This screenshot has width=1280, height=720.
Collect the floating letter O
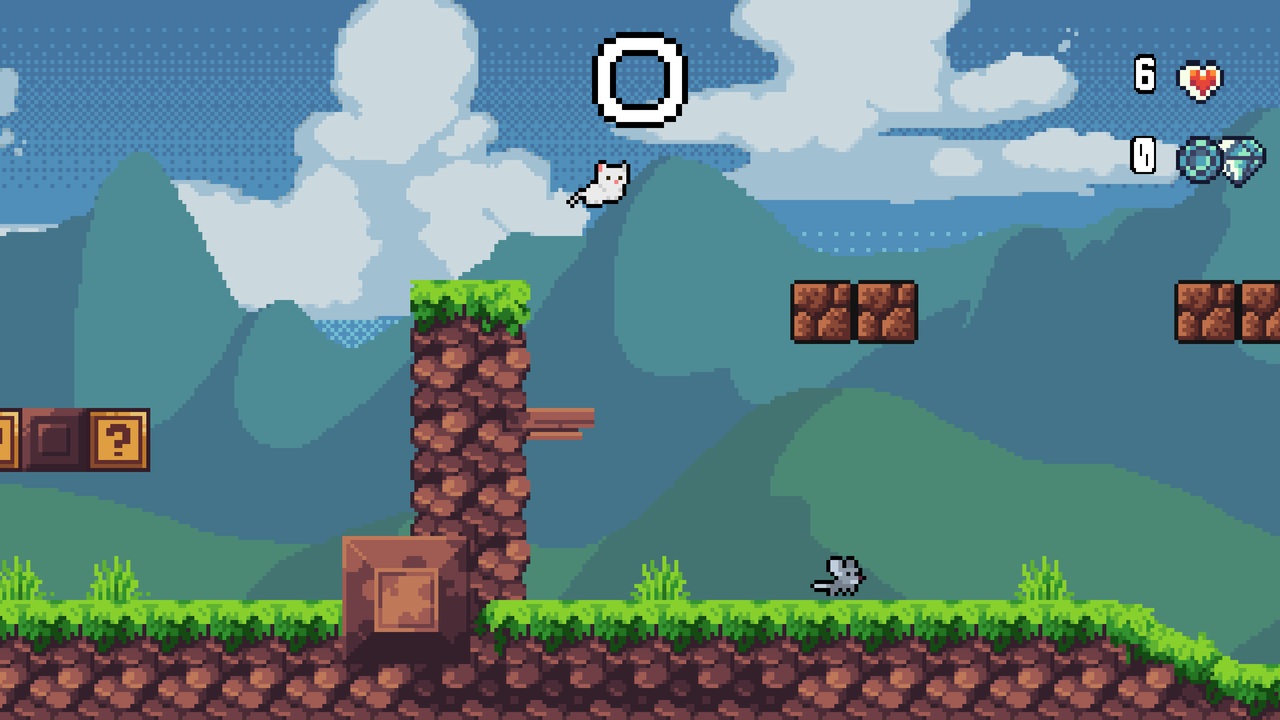point(640,78)
